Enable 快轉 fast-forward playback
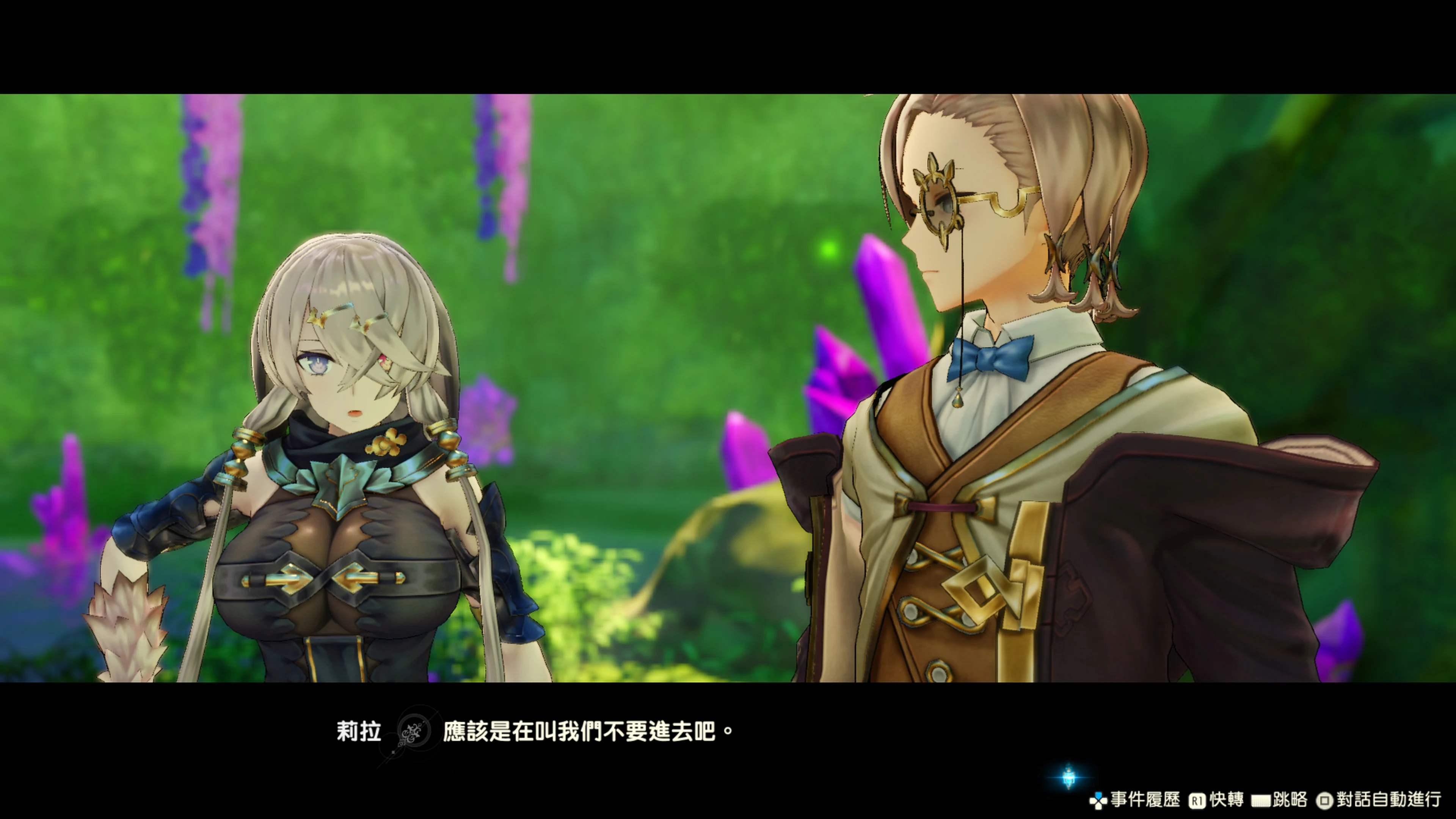The image size is (1456, 819). coord(1227,800)
